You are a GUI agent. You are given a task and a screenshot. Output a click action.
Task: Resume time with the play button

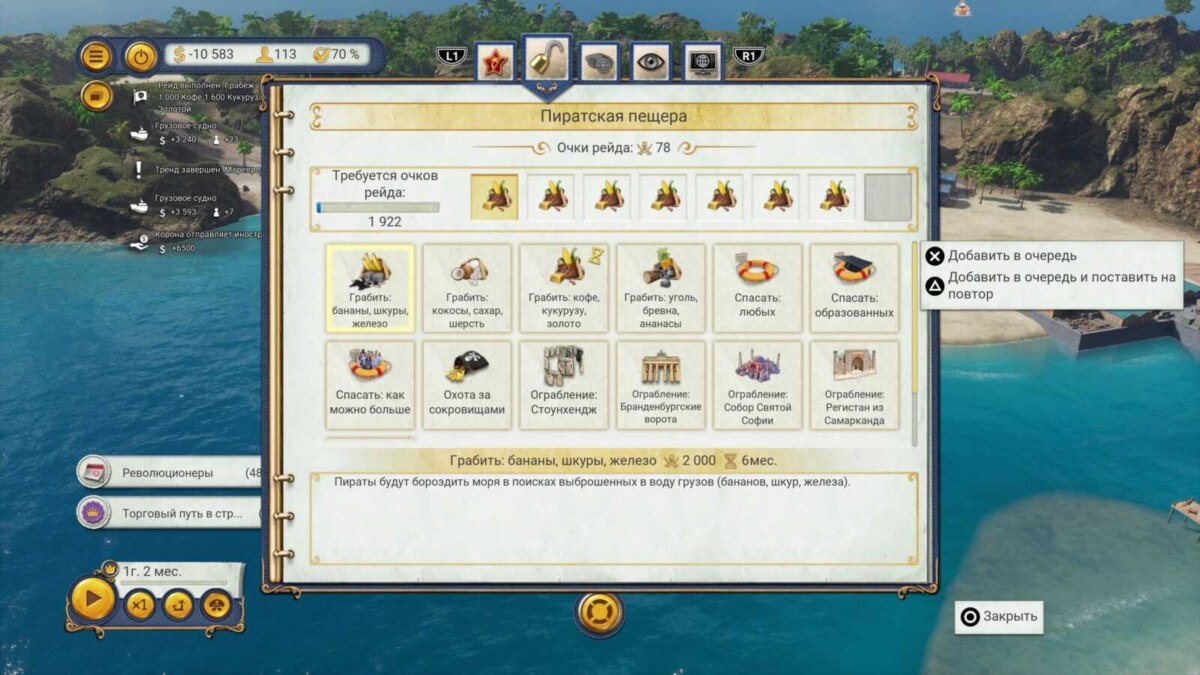pyautogui.click(x=93, y=601)
